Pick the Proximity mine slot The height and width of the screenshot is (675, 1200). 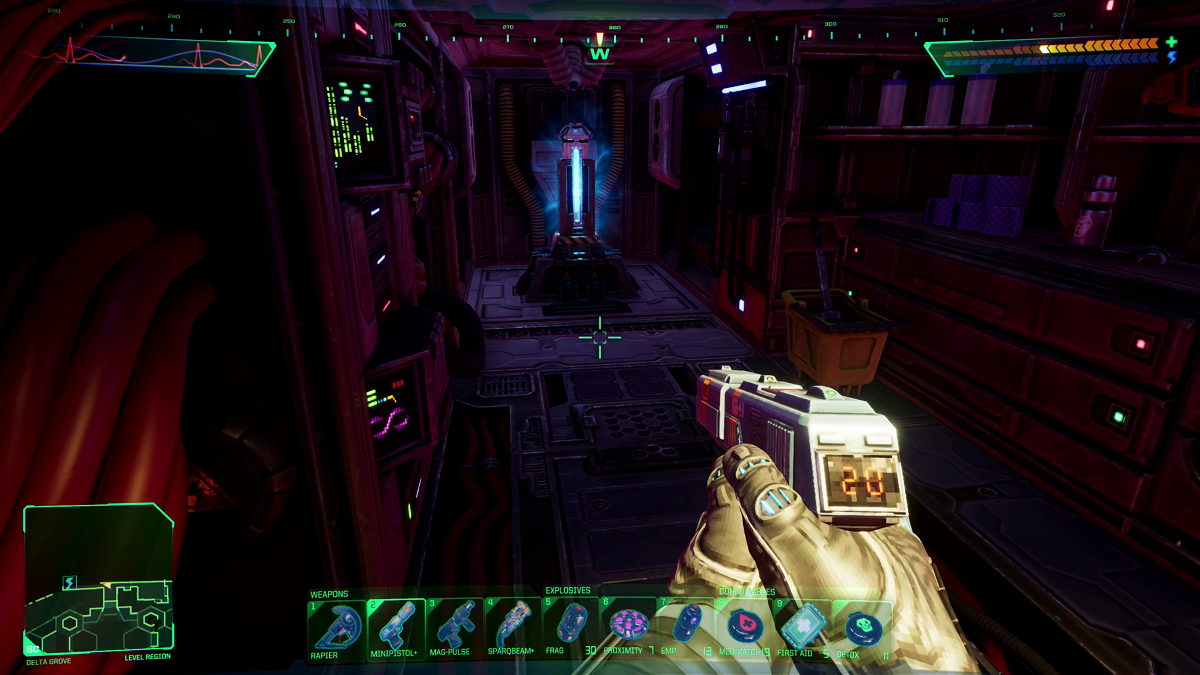click(629, 627)
